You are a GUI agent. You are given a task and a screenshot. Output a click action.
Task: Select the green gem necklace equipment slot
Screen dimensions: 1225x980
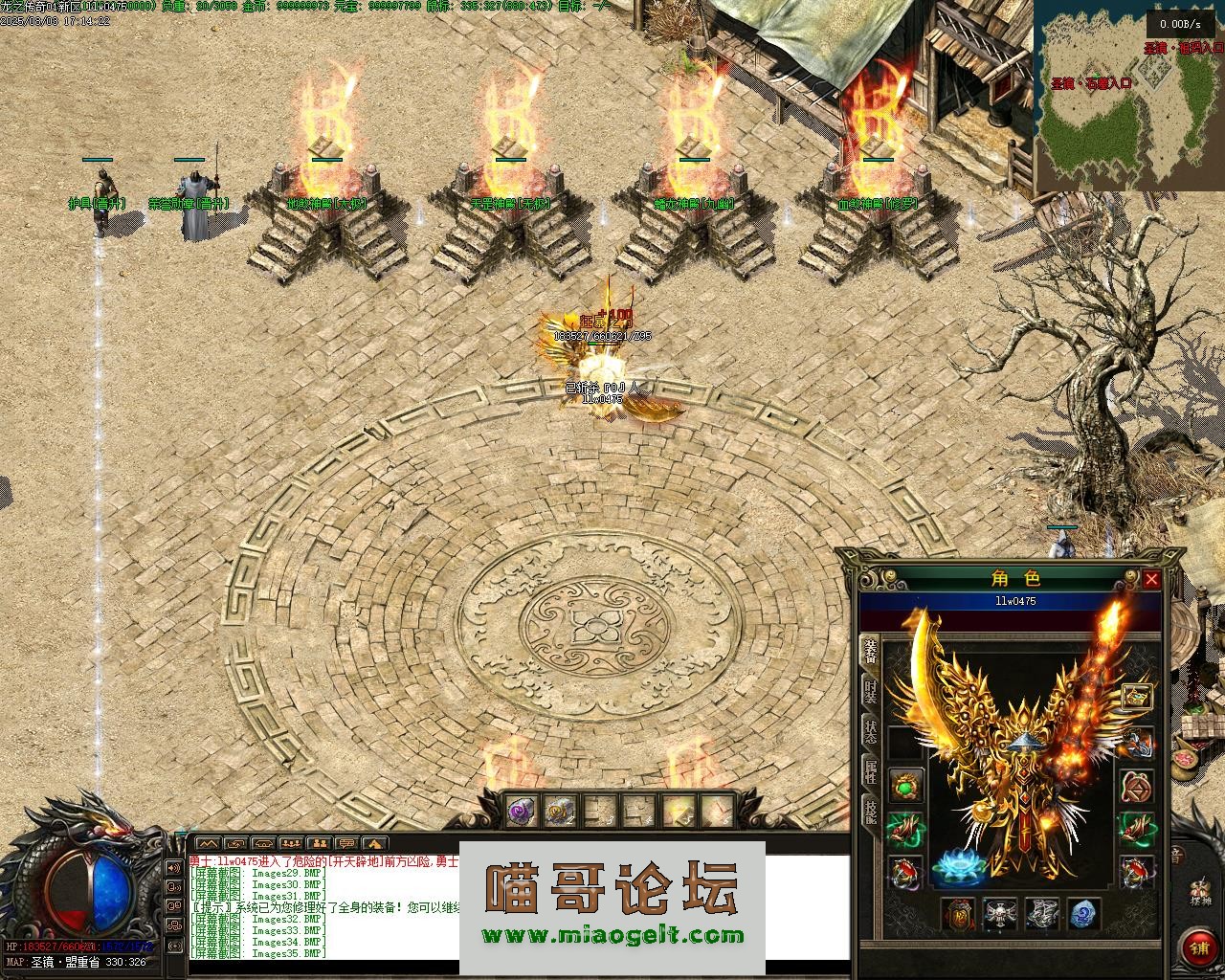pyautogui.click(x=905, y=786)
